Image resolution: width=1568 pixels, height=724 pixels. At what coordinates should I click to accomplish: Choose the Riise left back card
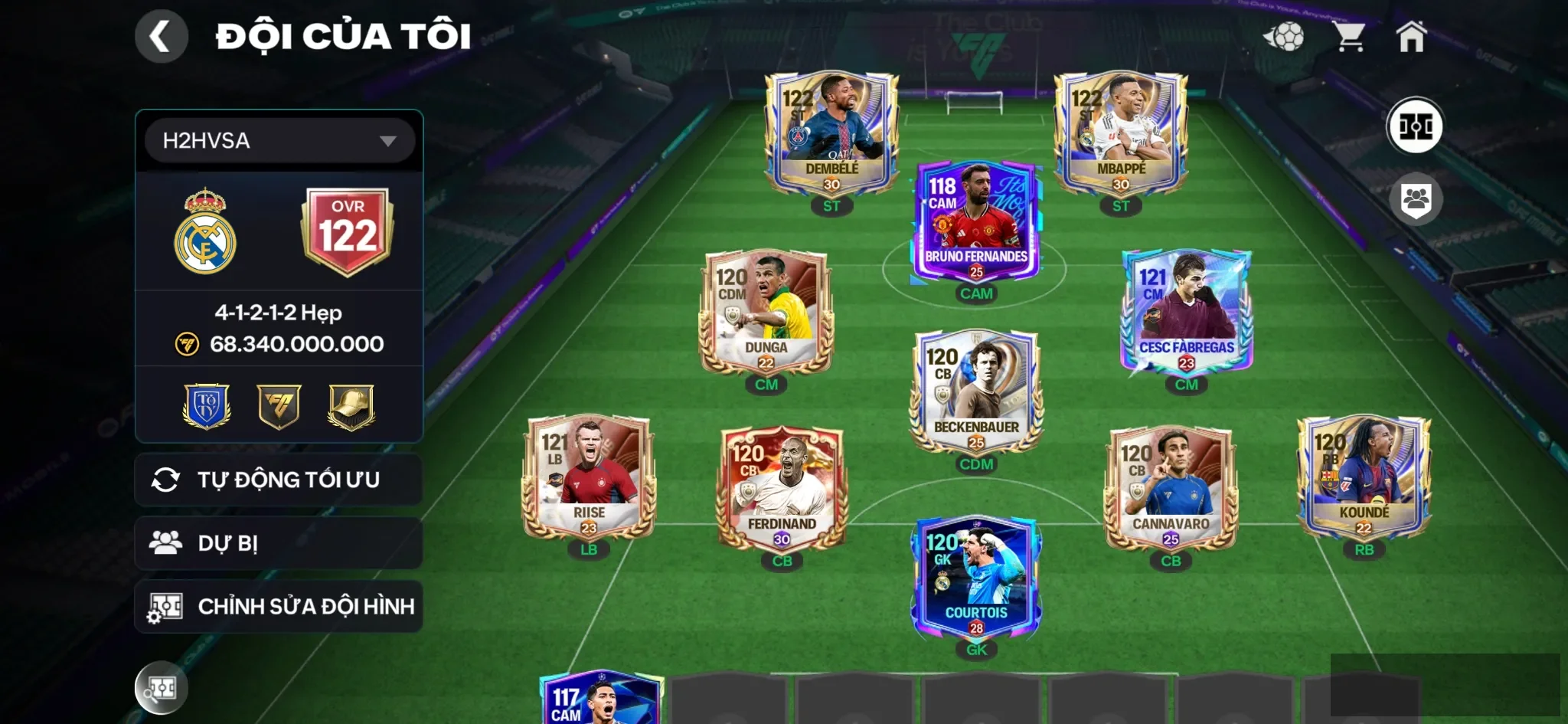(588, 479)
